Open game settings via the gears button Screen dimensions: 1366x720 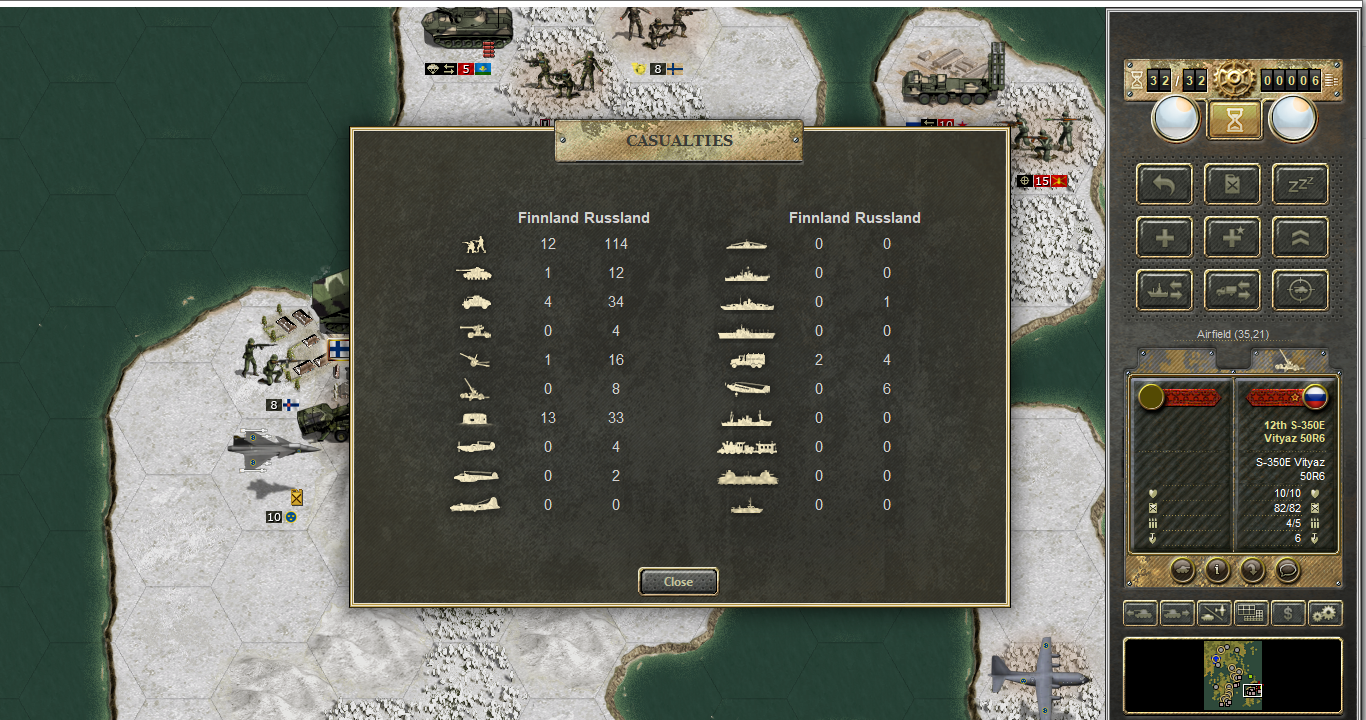click(1325, 613)
